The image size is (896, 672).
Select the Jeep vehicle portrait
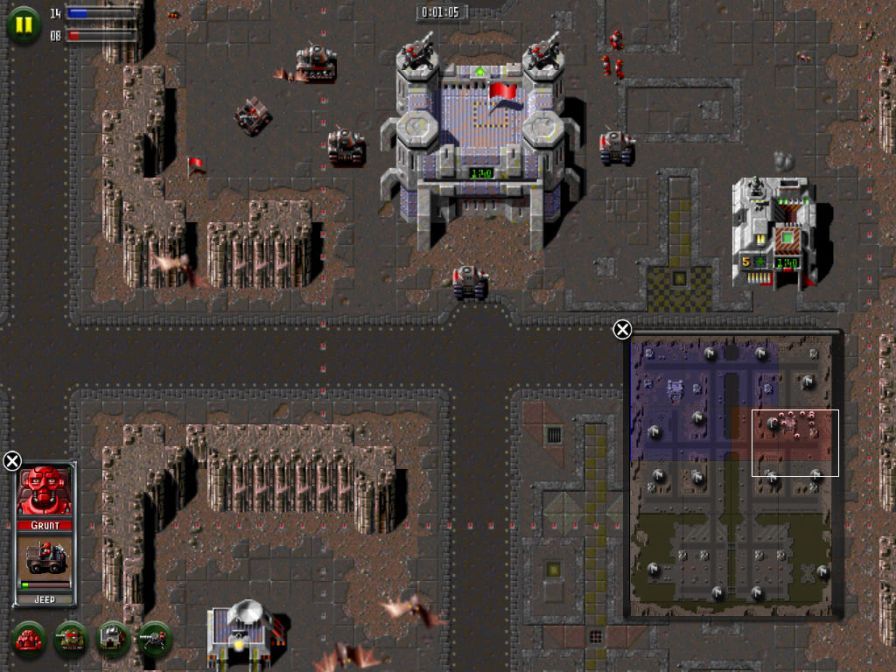coord(45,560)
